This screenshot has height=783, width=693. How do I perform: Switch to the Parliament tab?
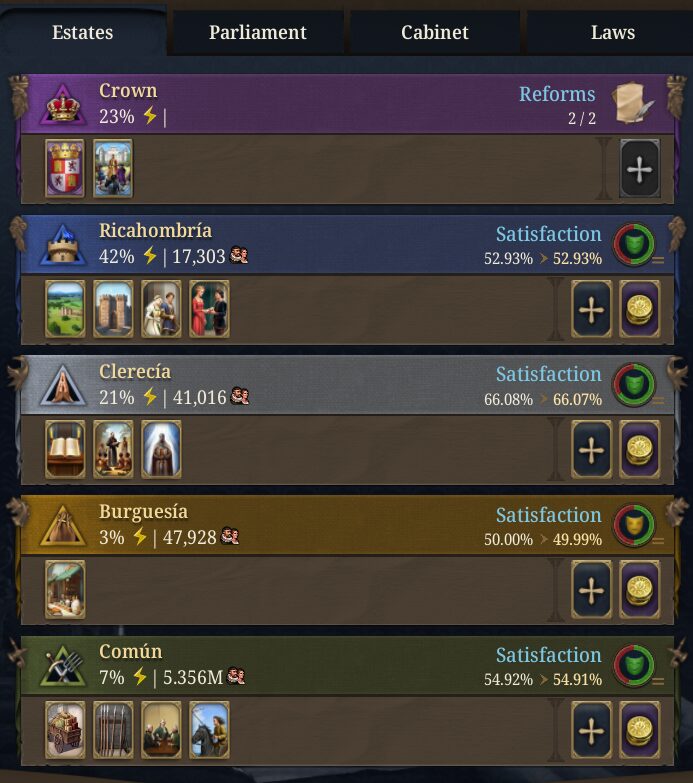tap(258, 32)
